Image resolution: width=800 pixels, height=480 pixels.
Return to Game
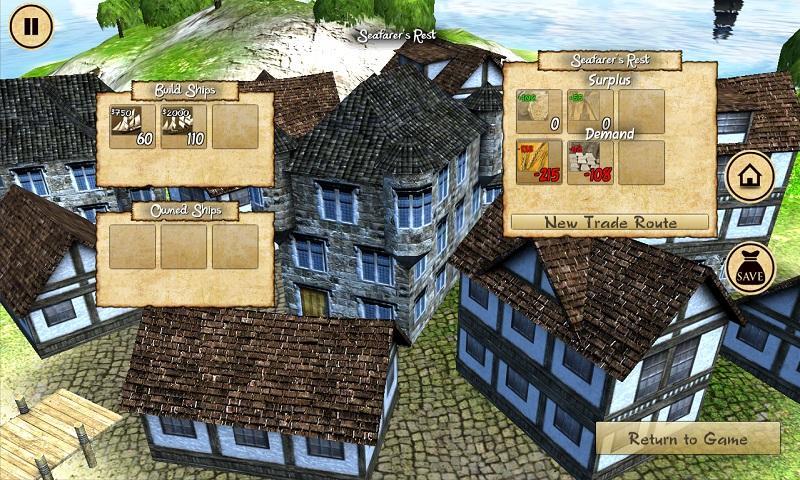point(687,439)
